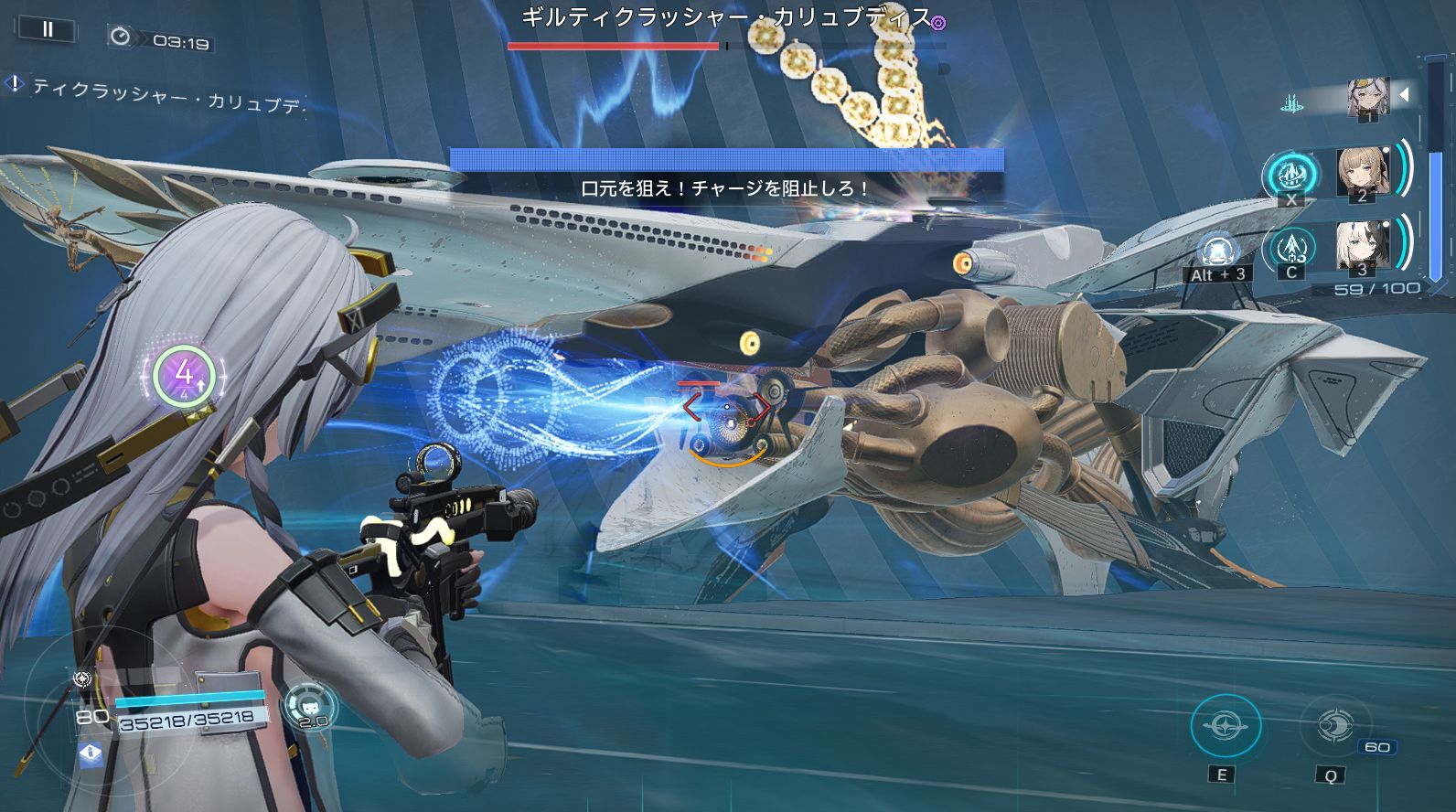
Task: Select the silver-haired leader portrait
Action: tap(1368, 98)
